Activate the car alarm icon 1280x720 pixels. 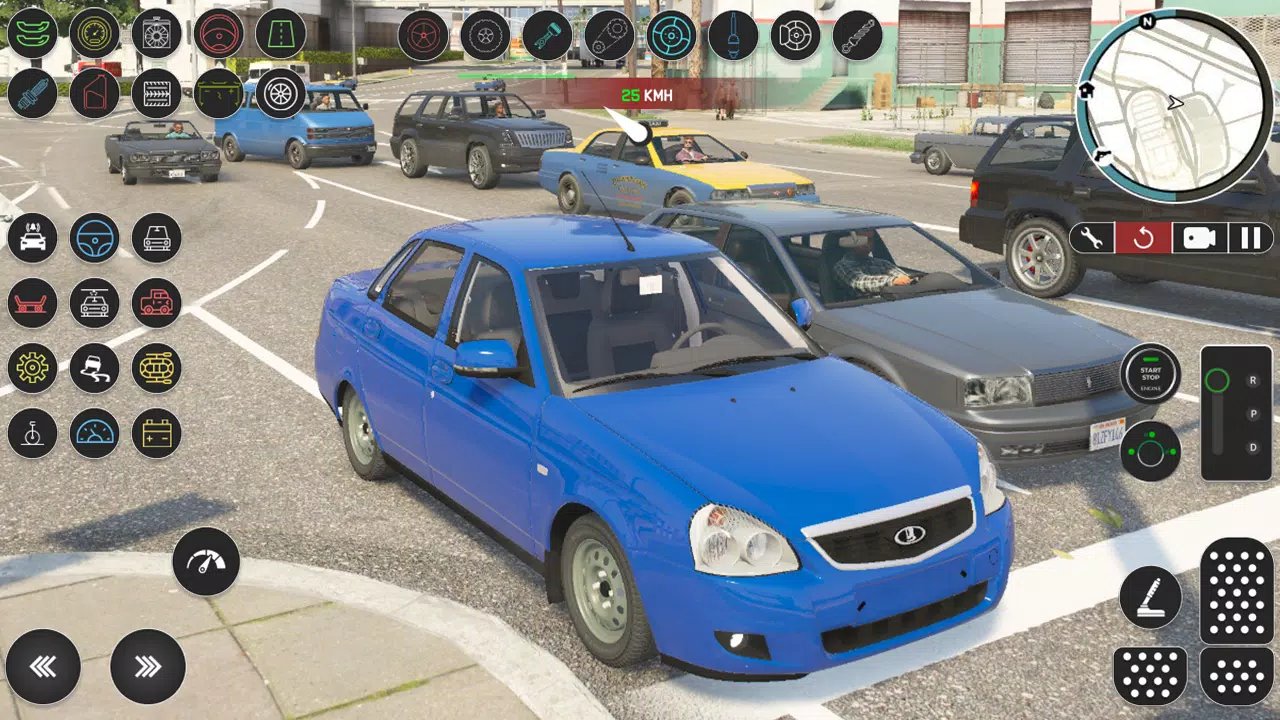point(32,238)
